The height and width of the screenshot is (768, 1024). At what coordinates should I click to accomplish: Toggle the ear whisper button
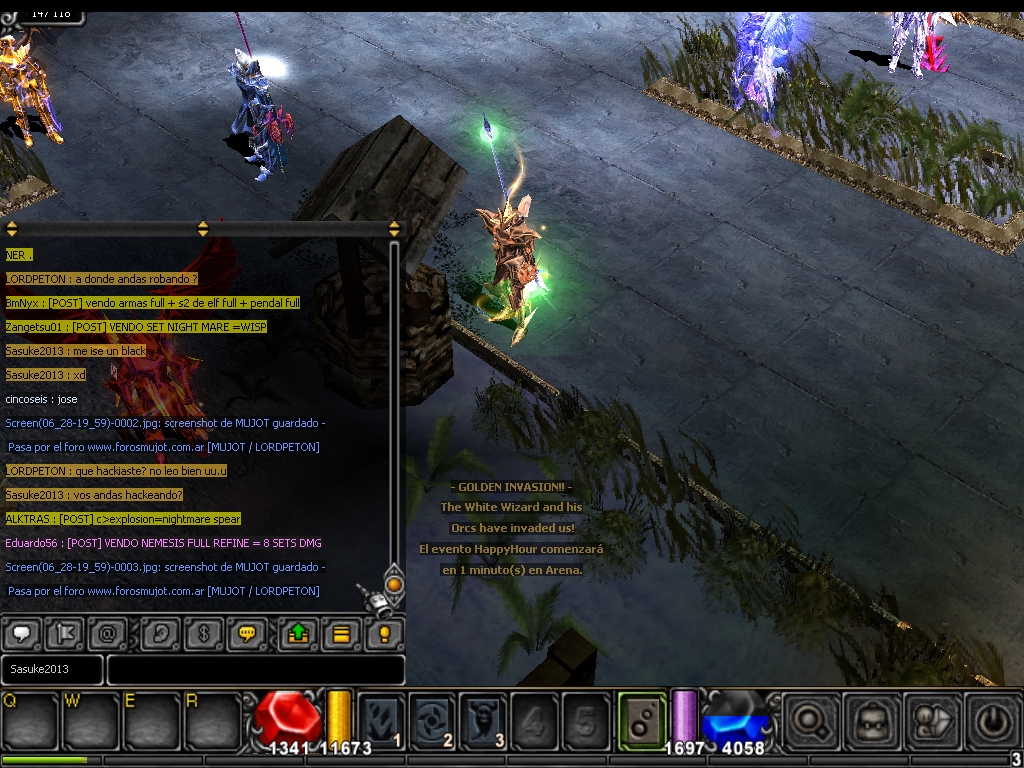[x=160, y=633]
